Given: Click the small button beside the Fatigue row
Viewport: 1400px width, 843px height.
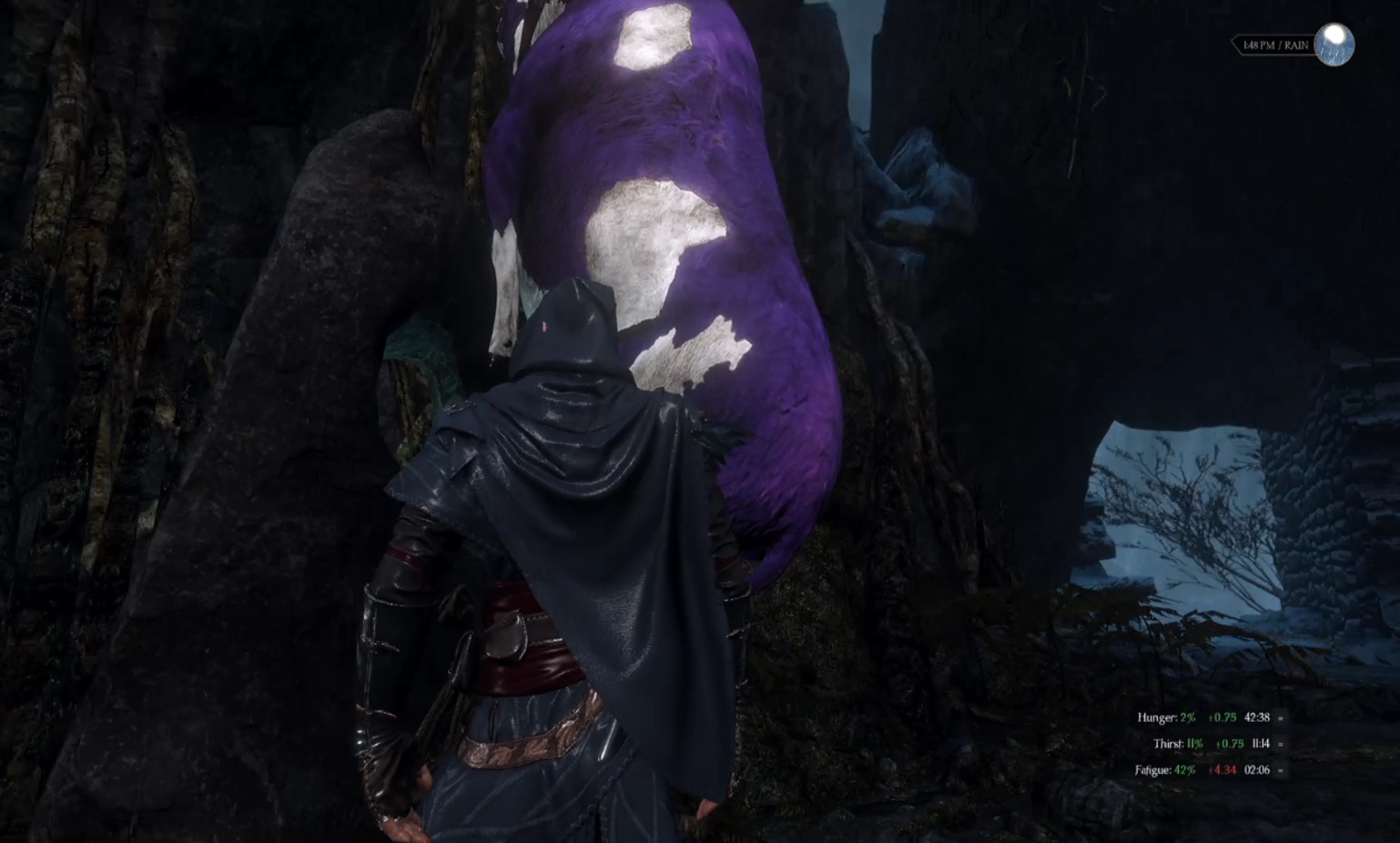Looking at the screenshot, I should (x=1281, y=770).
